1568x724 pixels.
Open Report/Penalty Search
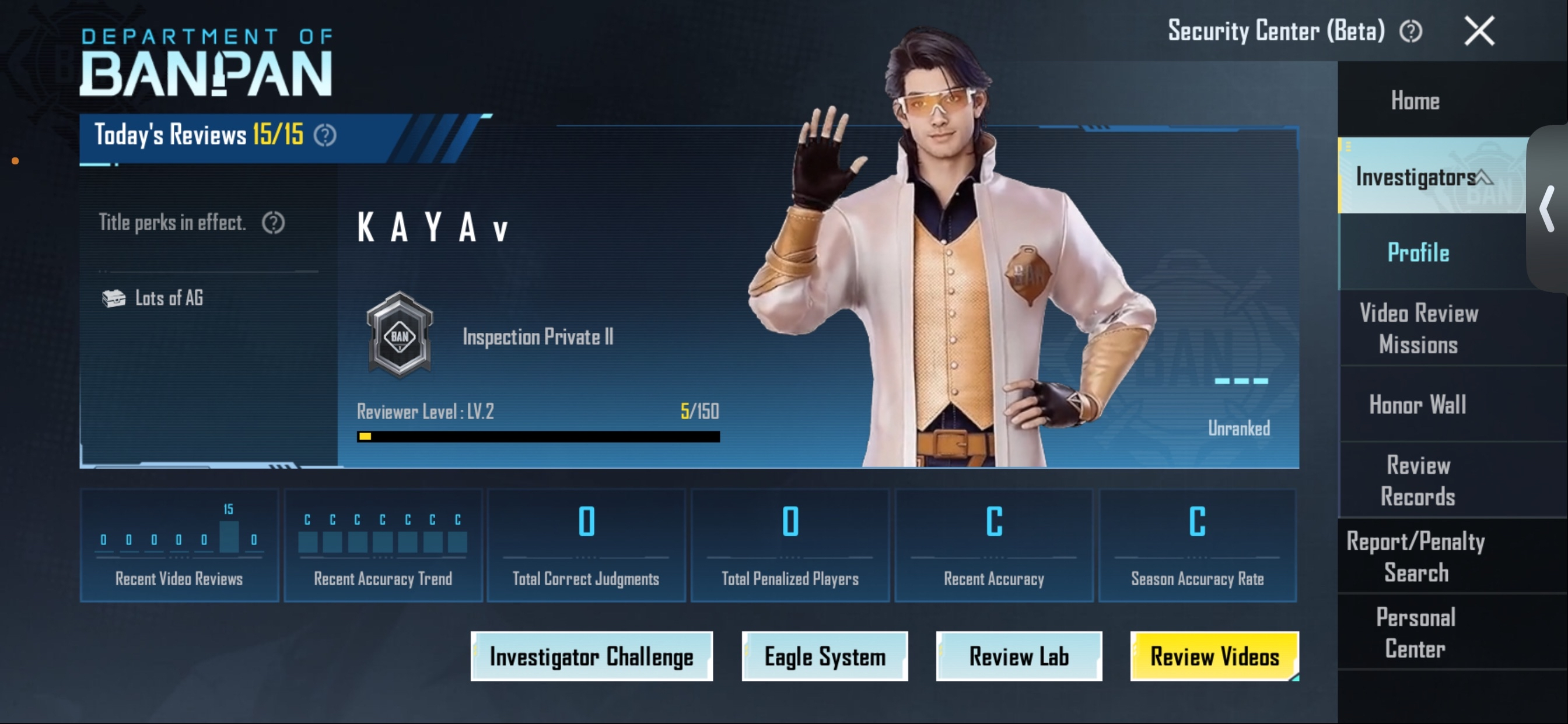click(1416, 557)
